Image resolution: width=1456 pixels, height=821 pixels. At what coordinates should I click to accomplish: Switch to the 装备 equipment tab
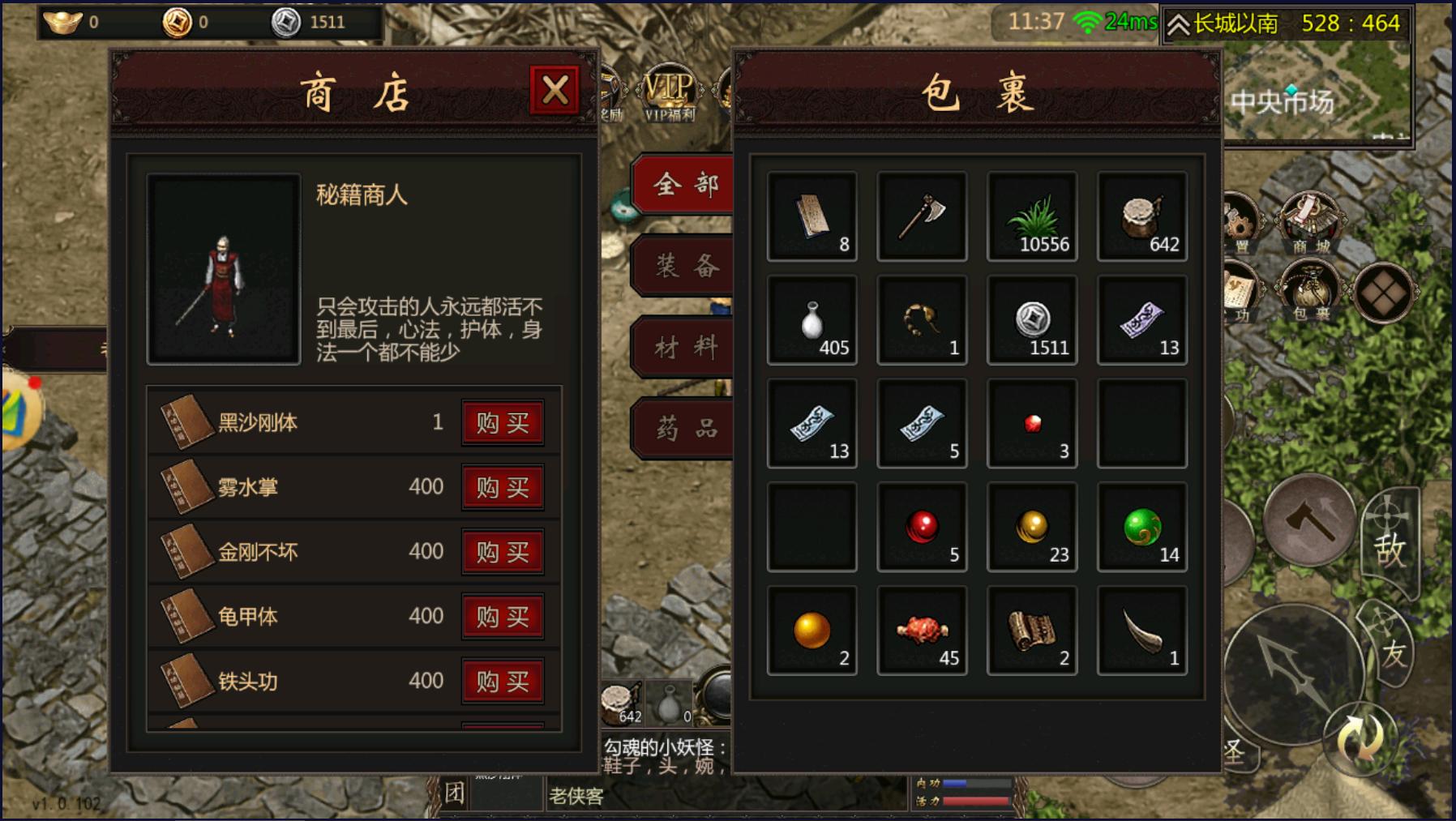tap(685, 263)
